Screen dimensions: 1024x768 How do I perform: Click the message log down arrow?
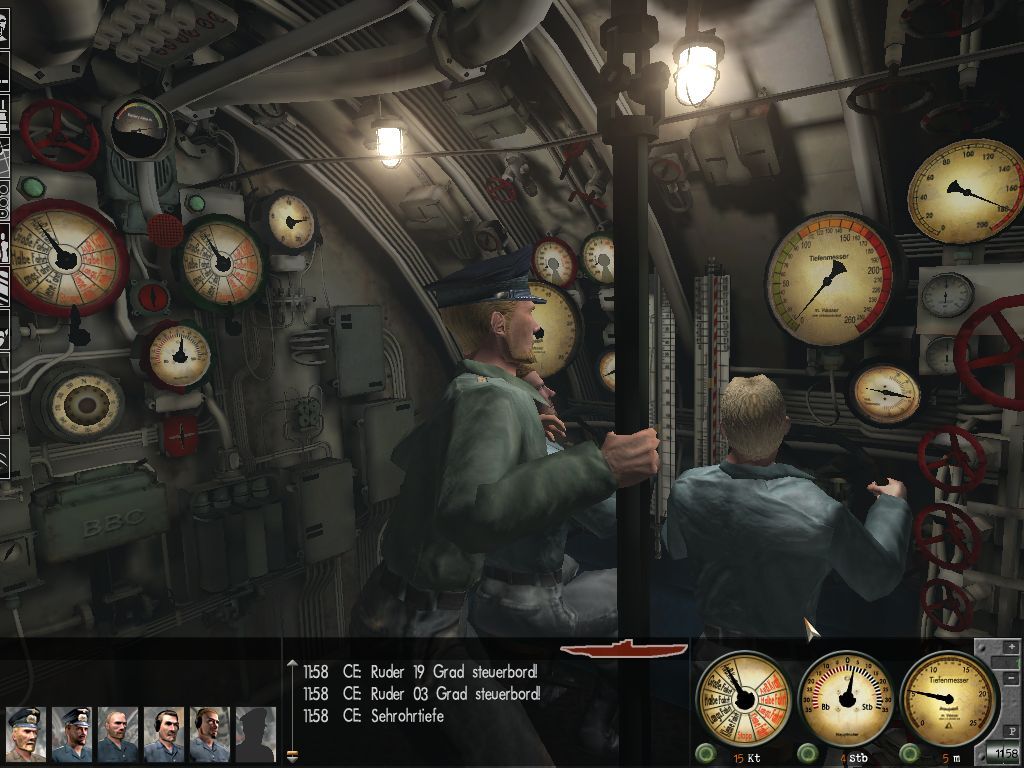click(292, 756)
